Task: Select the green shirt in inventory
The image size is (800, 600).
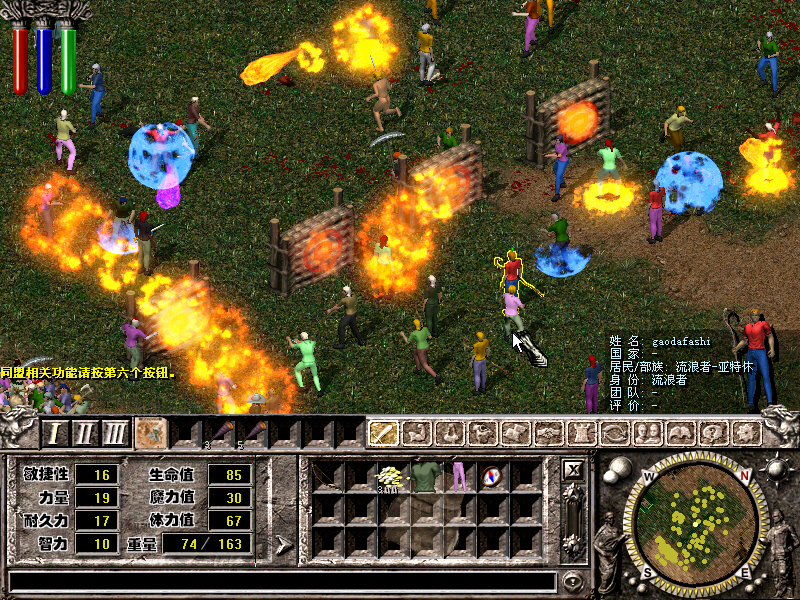Action: 425,475
